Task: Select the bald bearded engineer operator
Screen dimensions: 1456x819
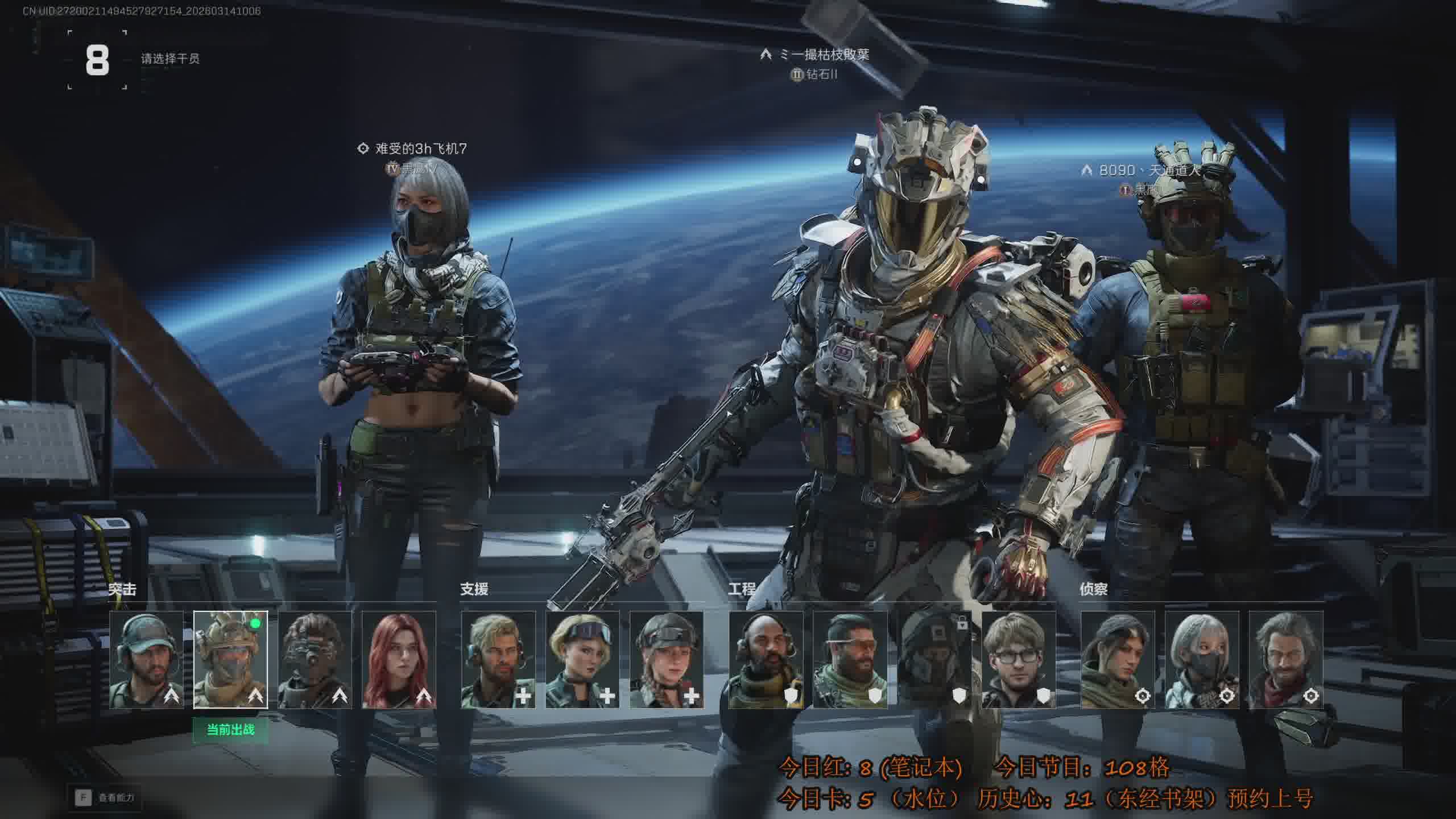Action: [x=766, y=660]
